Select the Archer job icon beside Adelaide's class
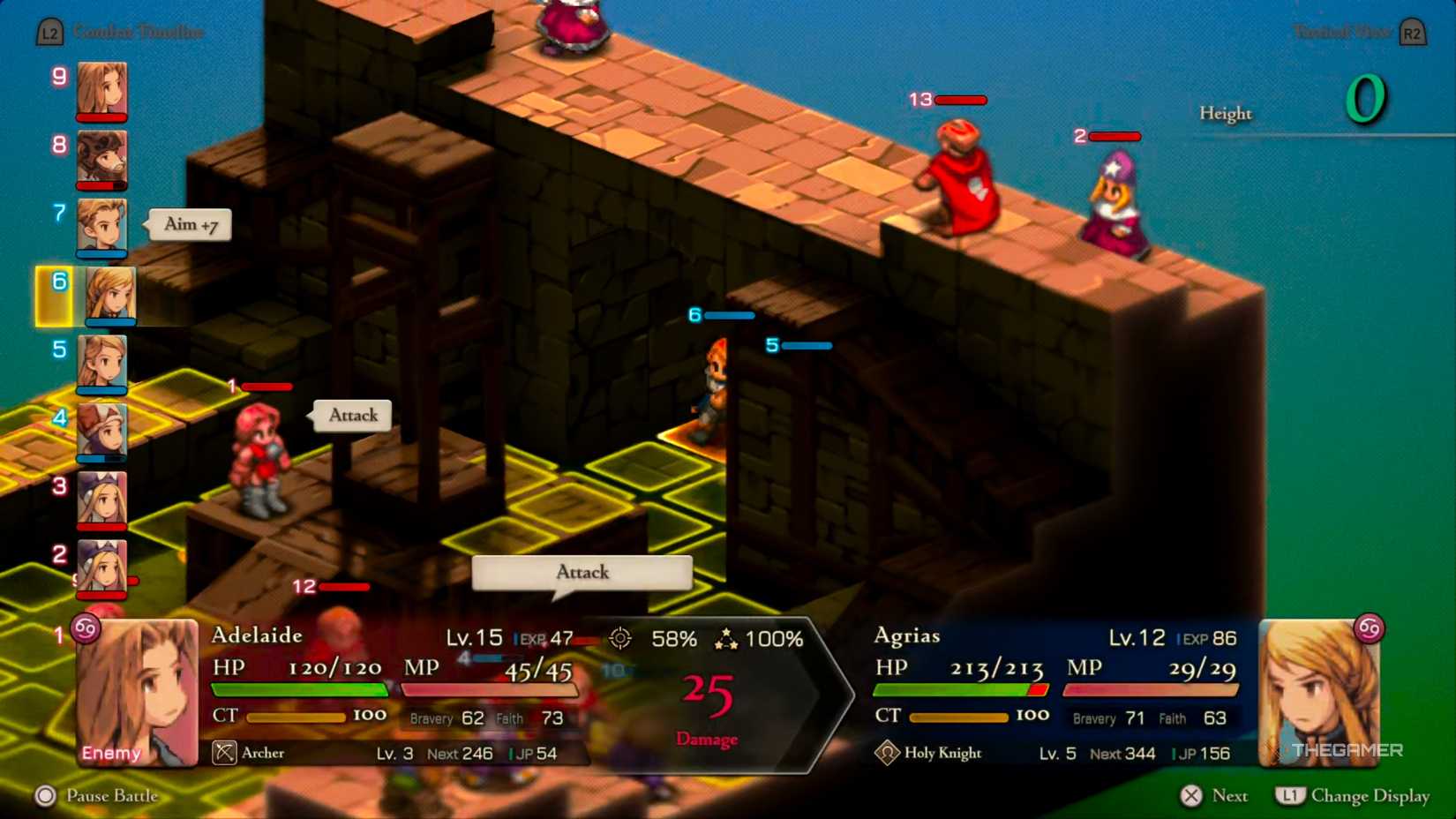 223,753
